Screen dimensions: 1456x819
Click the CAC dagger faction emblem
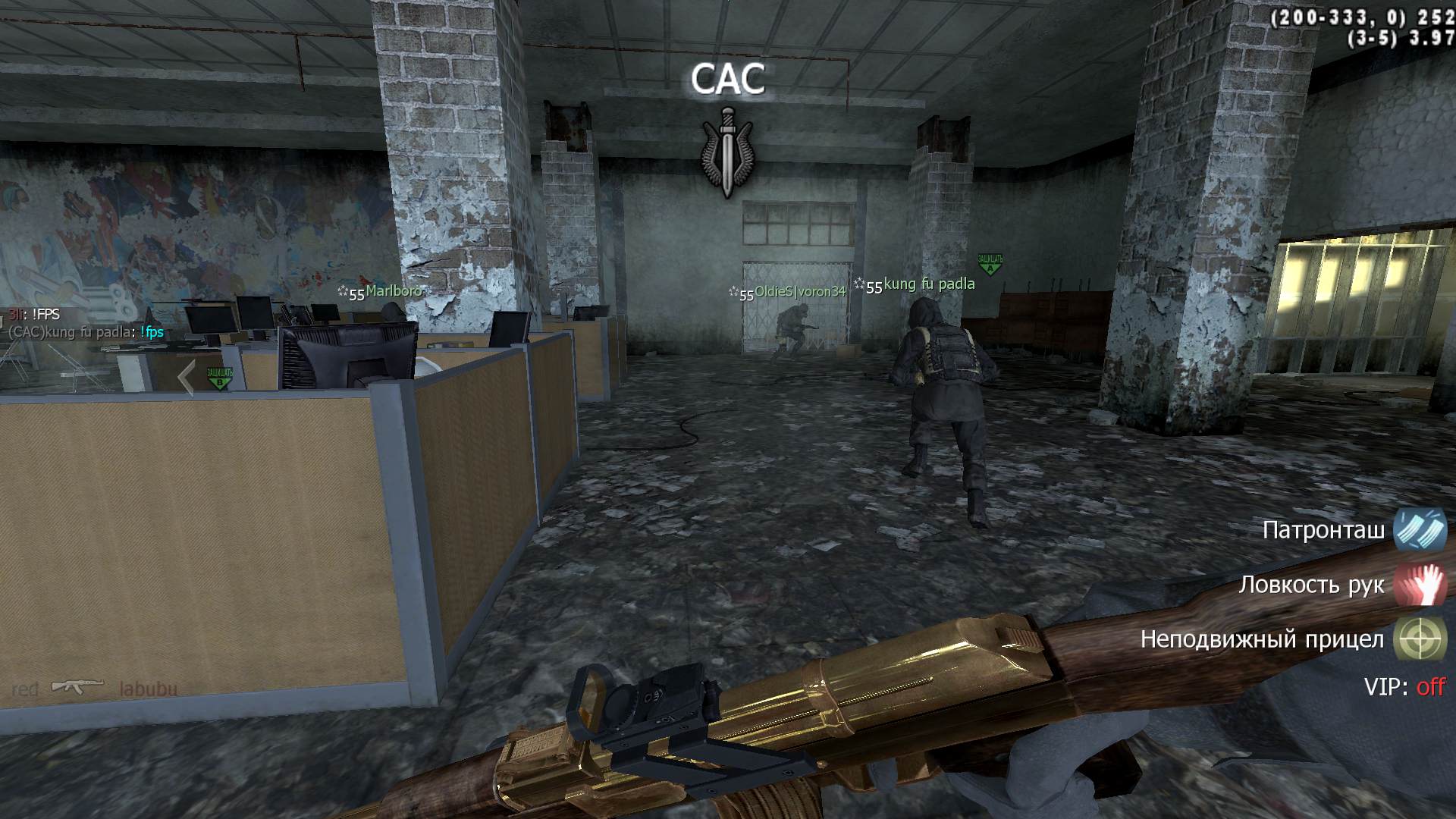tap(727, 152)
